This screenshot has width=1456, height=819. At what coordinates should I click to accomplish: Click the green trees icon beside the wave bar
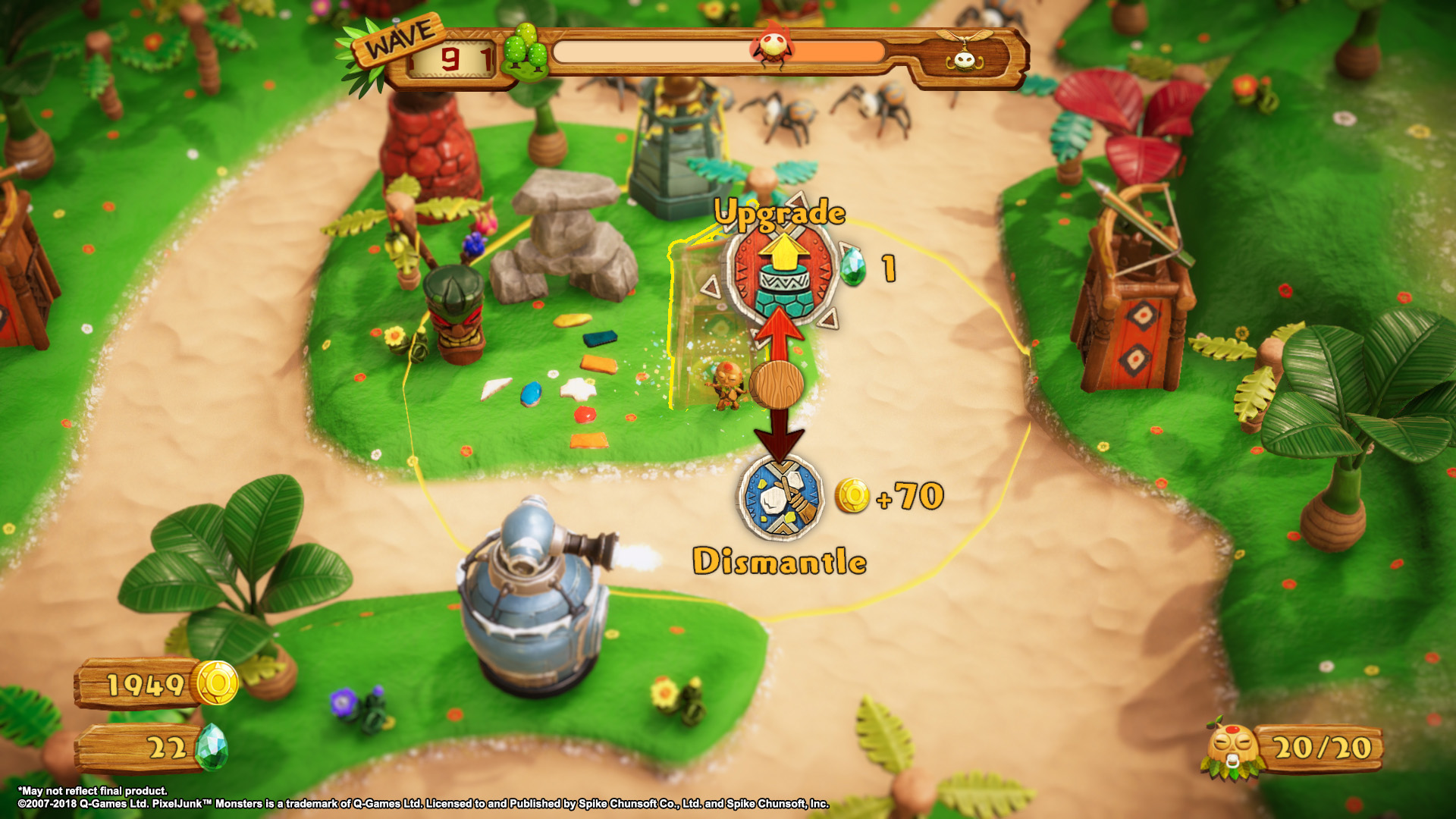point(526,52)
